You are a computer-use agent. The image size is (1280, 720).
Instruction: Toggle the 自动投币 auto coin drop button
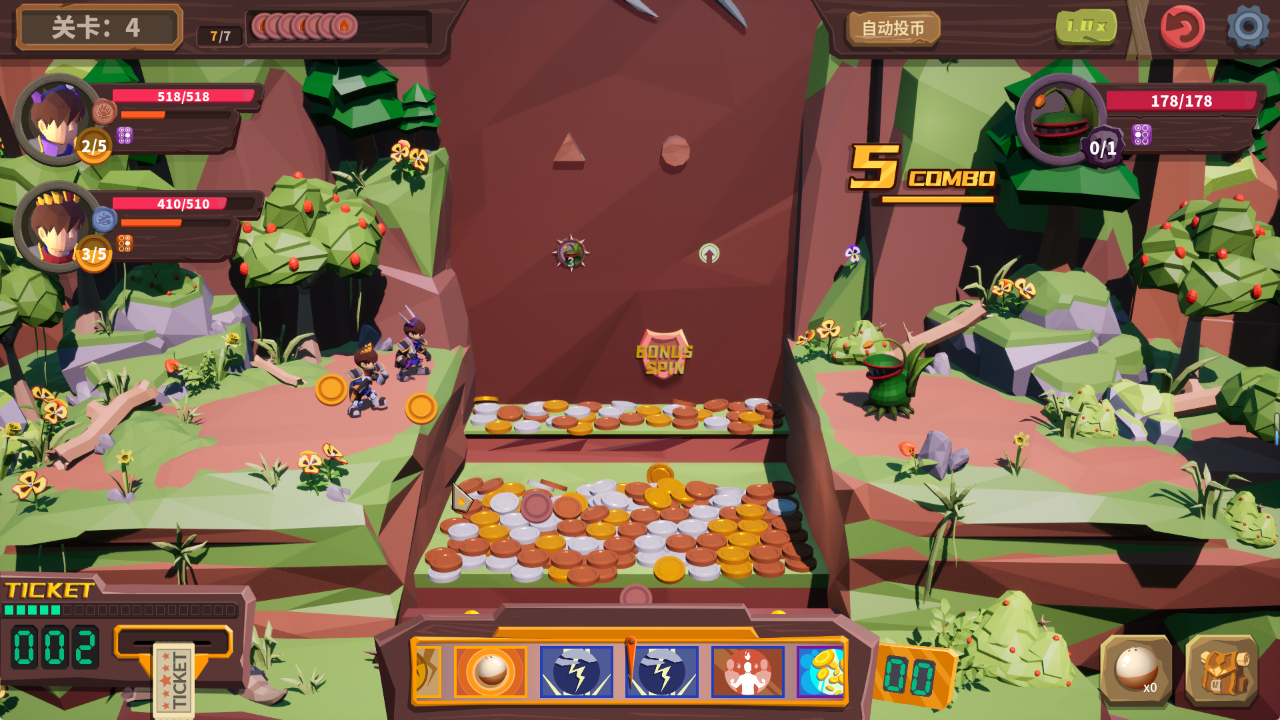pos(893,28)
